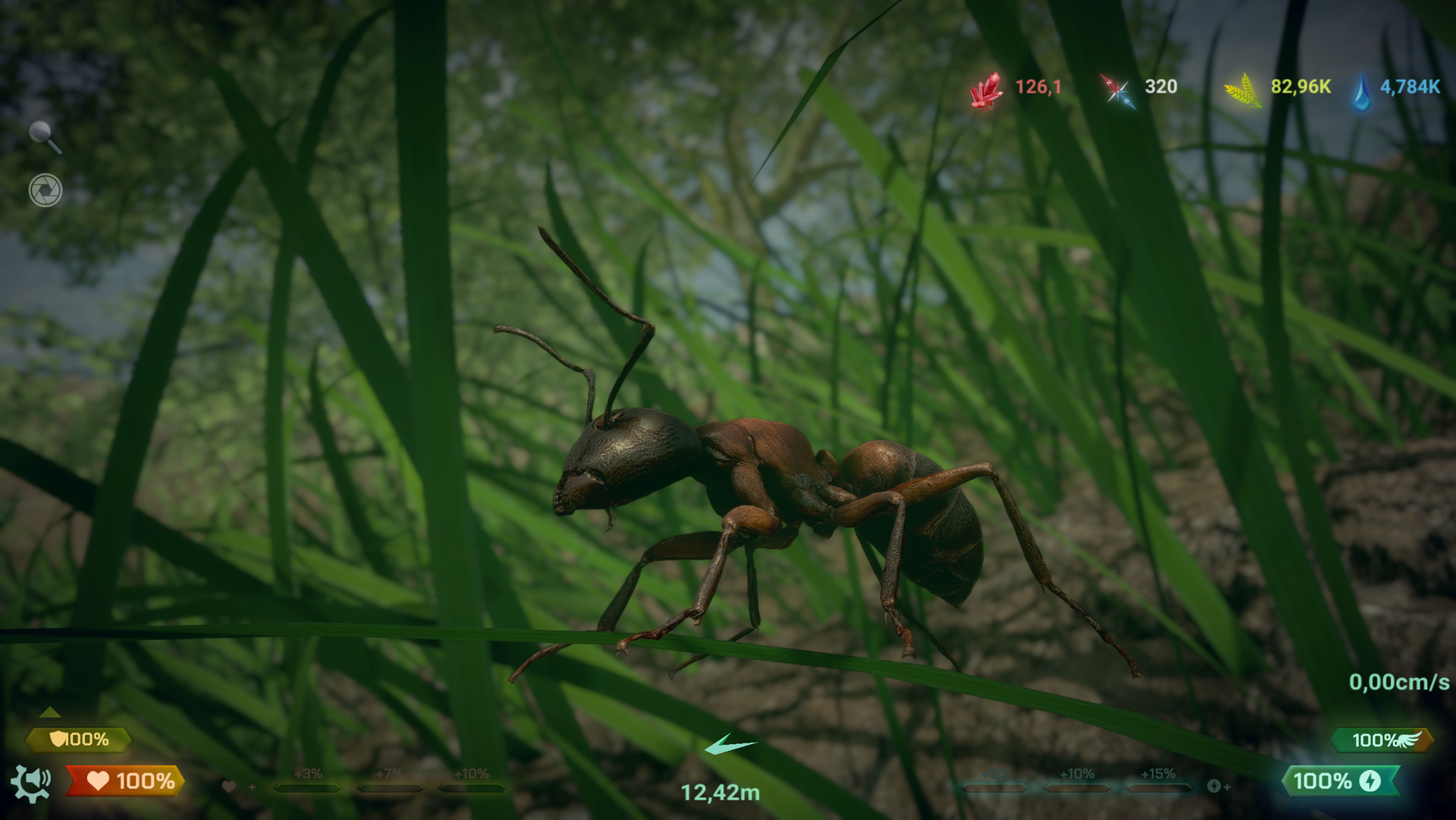Expand the status panel via the upward triangle
The image size is (1456, 820).
point(51,712)
